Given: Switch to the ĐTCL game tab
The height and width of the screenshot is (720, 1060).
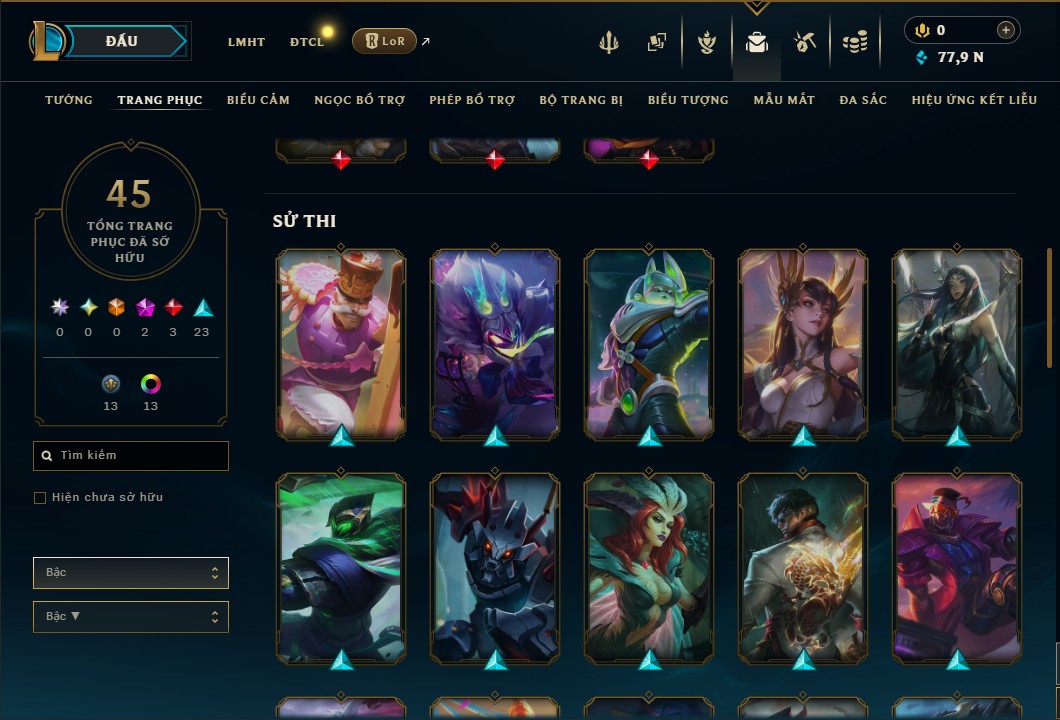Looking at the screenshot, I should point(307,42).
